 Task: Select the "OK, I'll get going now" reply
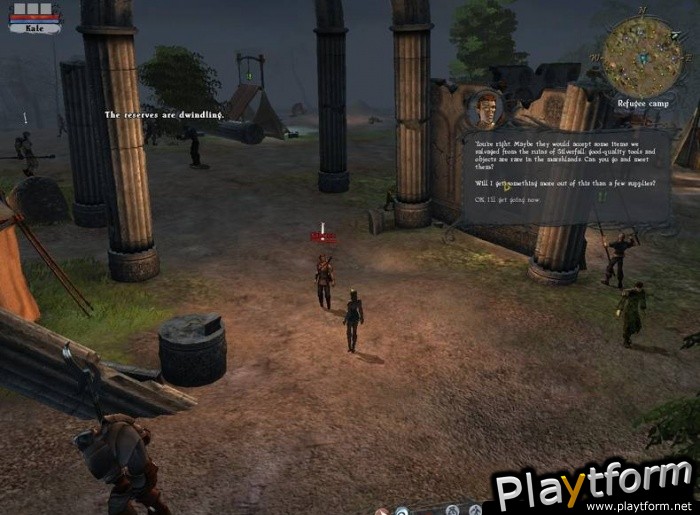click(x=509, y=200)
